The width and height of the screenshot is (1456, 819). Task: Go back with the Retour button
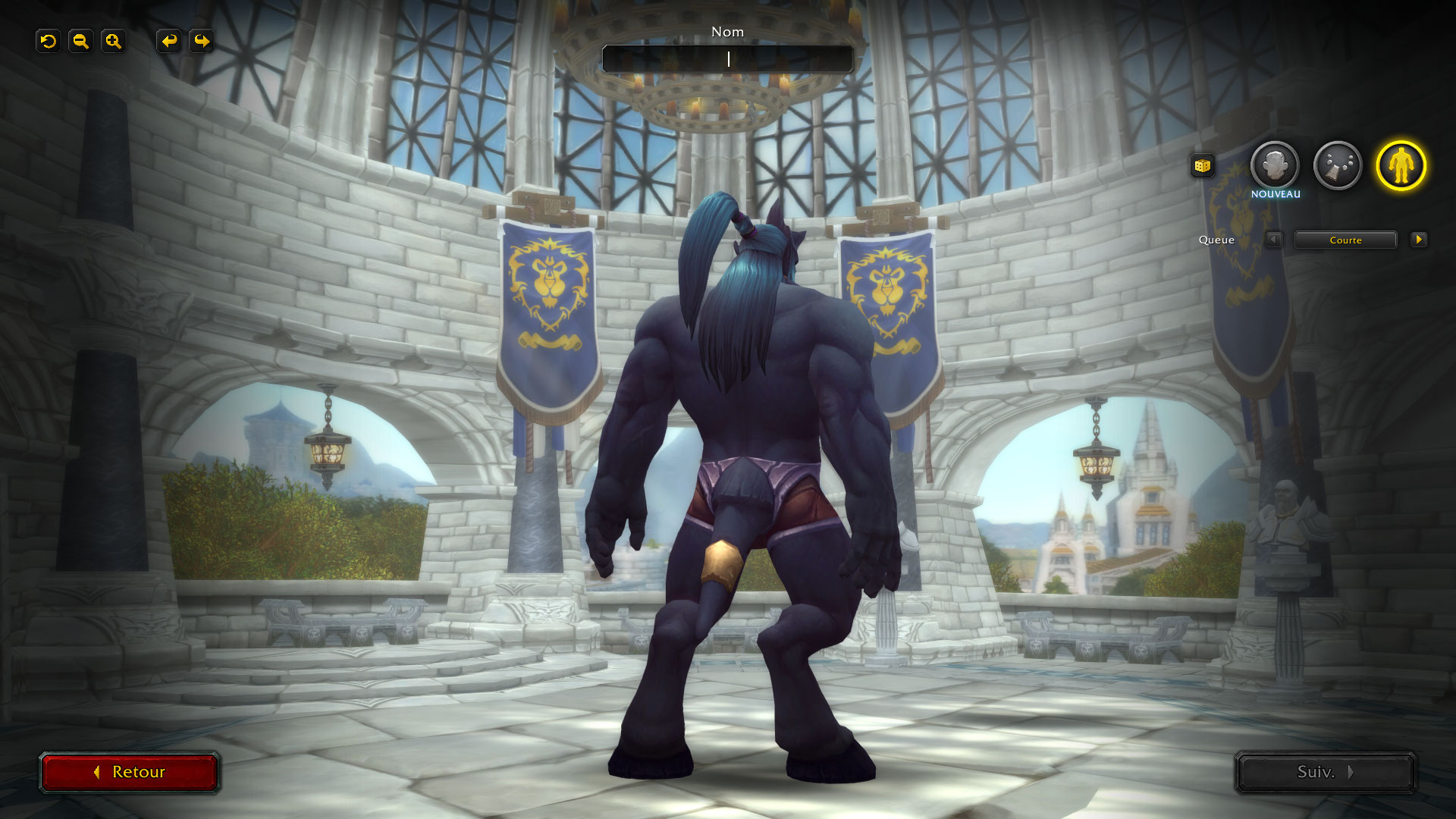(x=130, y=772)
